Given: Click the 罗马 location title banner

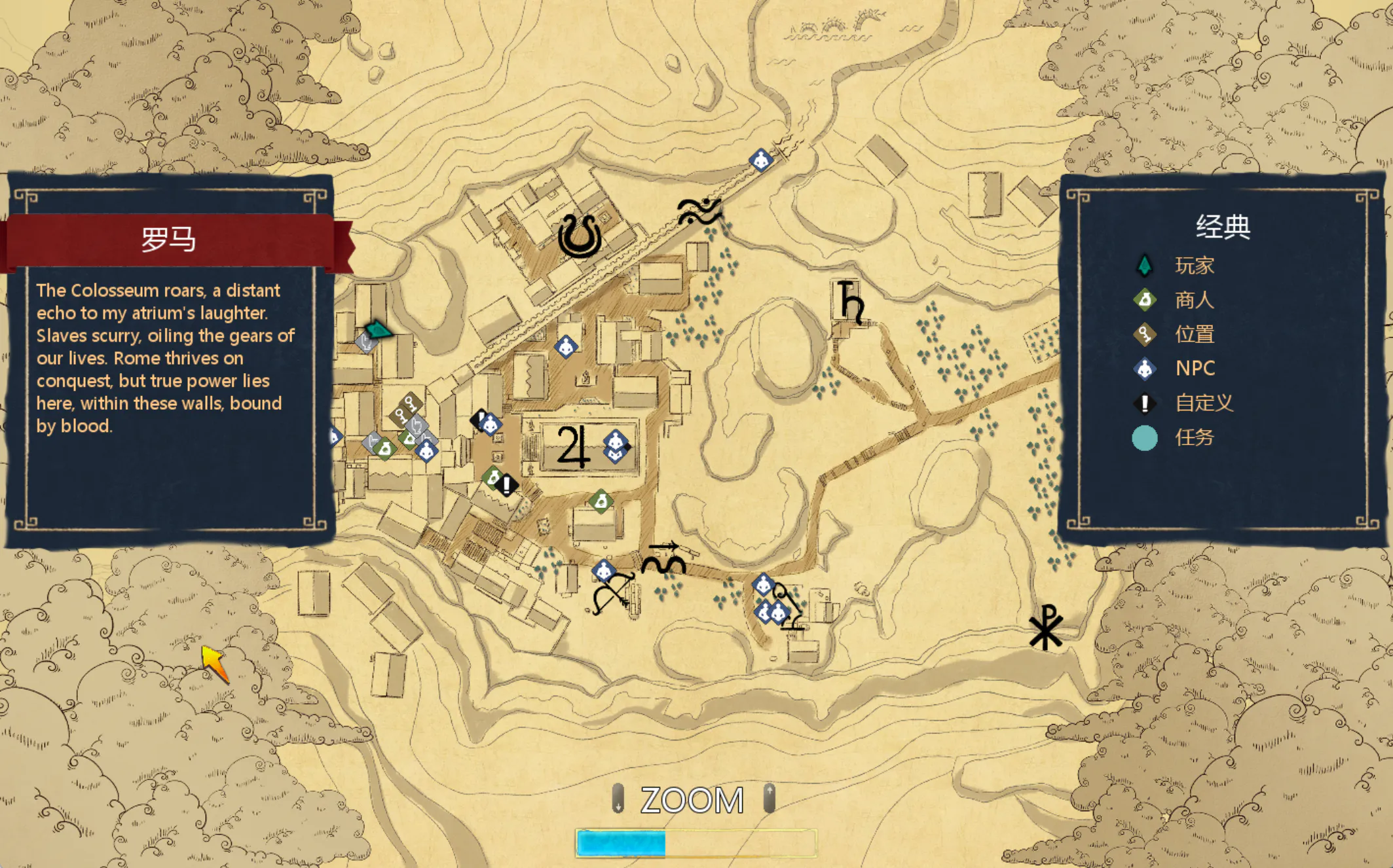Looking at the screenshot, I should 169,240.
